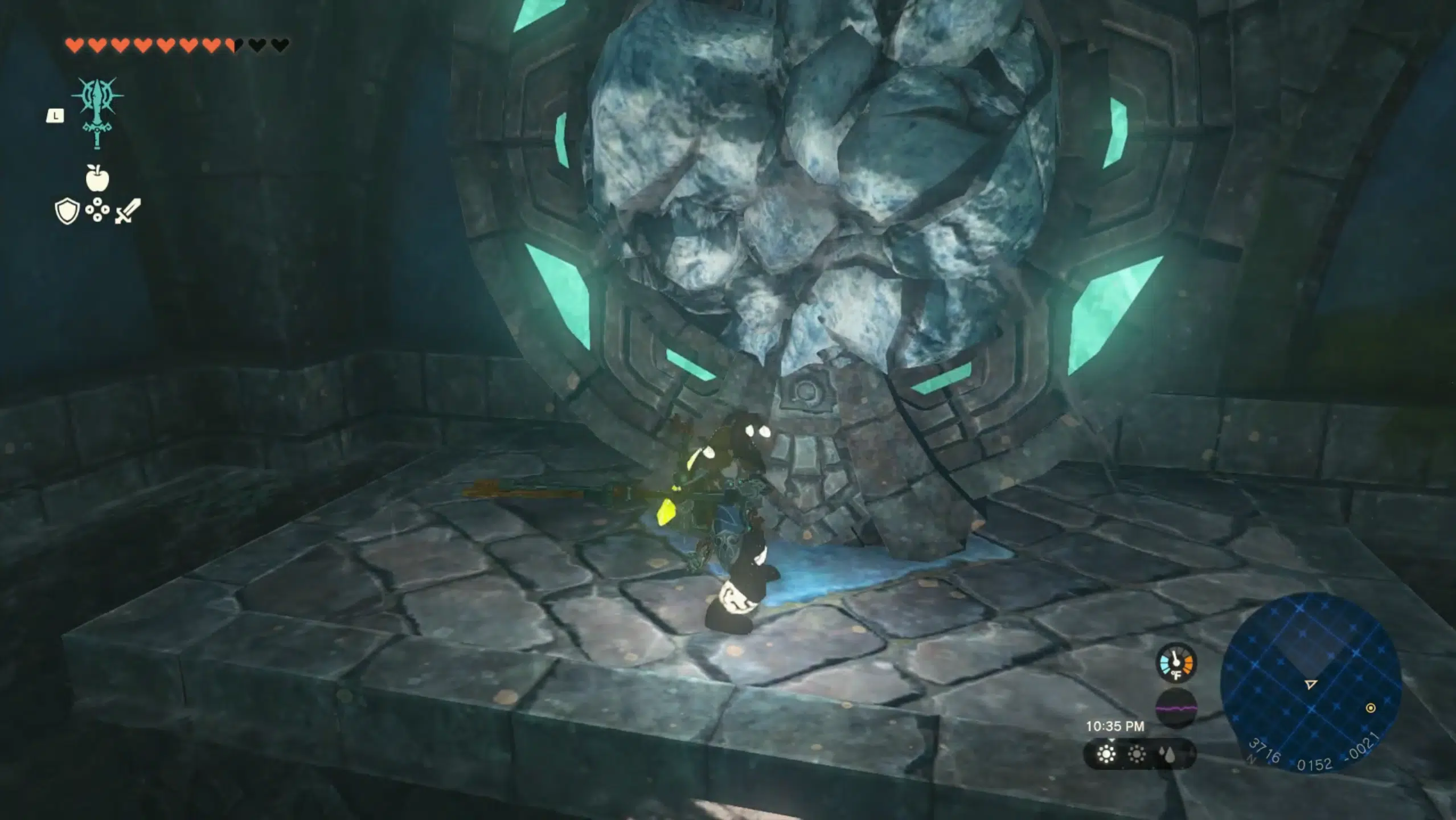The width and height of the screenshot is (1456, 820).
Task: Click the small arrow above the forecast strip
Action: coord(1112,740)
